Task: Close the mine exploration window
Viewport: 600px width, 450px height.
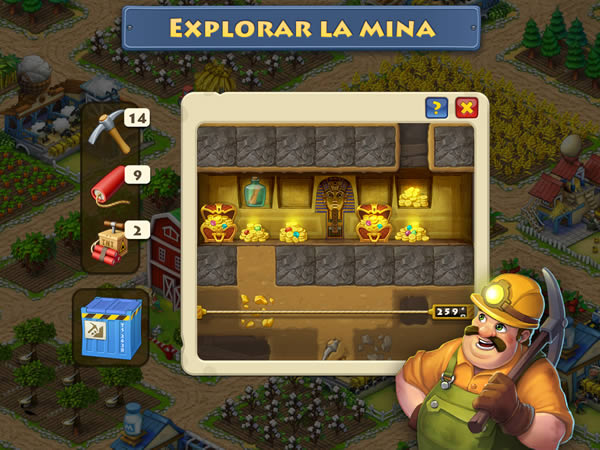Action: (x=465, y=107)
